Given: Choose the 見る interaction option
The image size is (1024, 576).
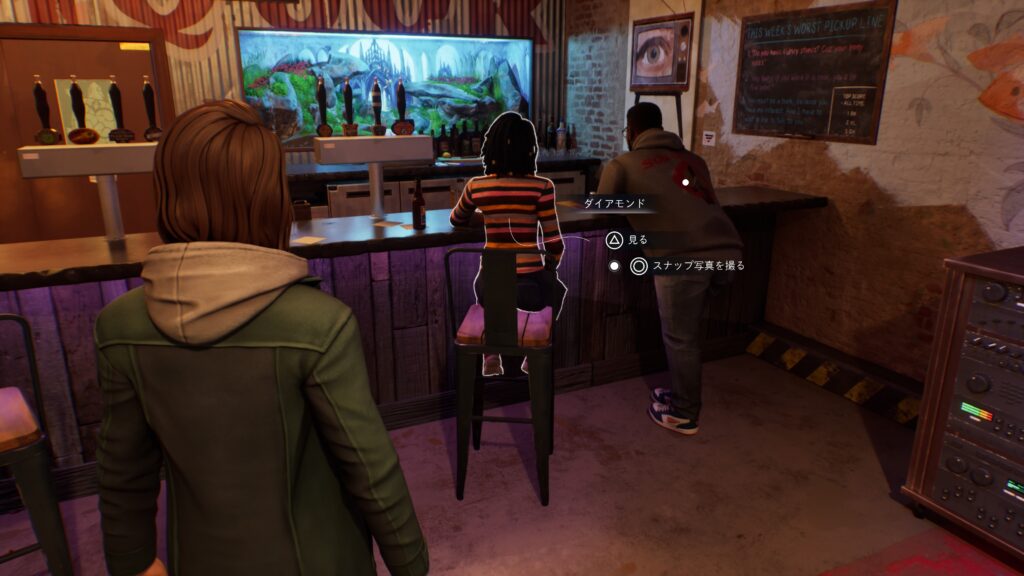Looking at the screenshot, I should [627, 240].
